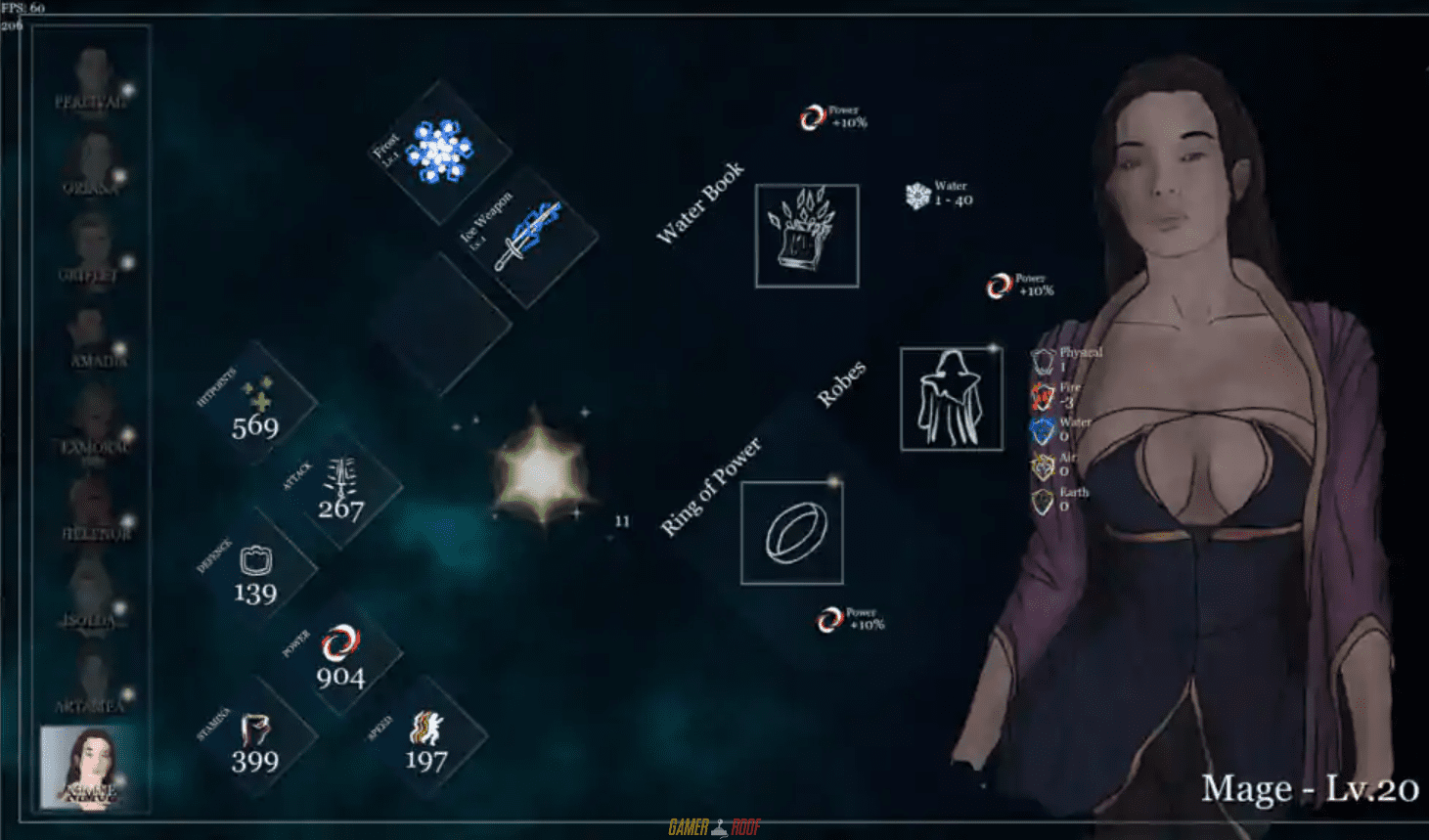Viewport: 1429px width, 840px height.
Task: Switch to Griflet in the character list
Action: pos(91,251)
